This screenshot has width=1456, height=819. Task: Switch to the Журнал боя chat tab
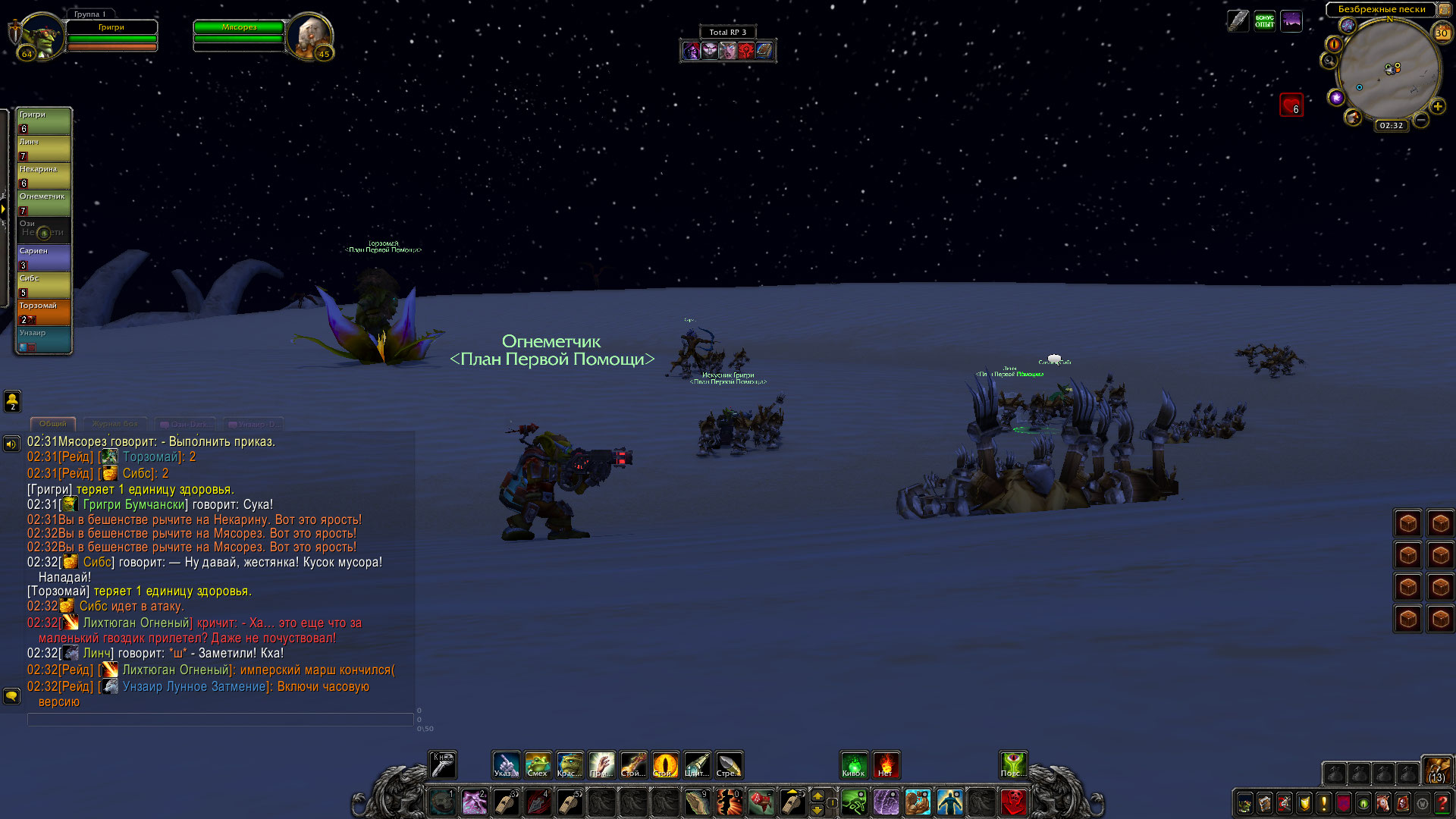(115, 424)
